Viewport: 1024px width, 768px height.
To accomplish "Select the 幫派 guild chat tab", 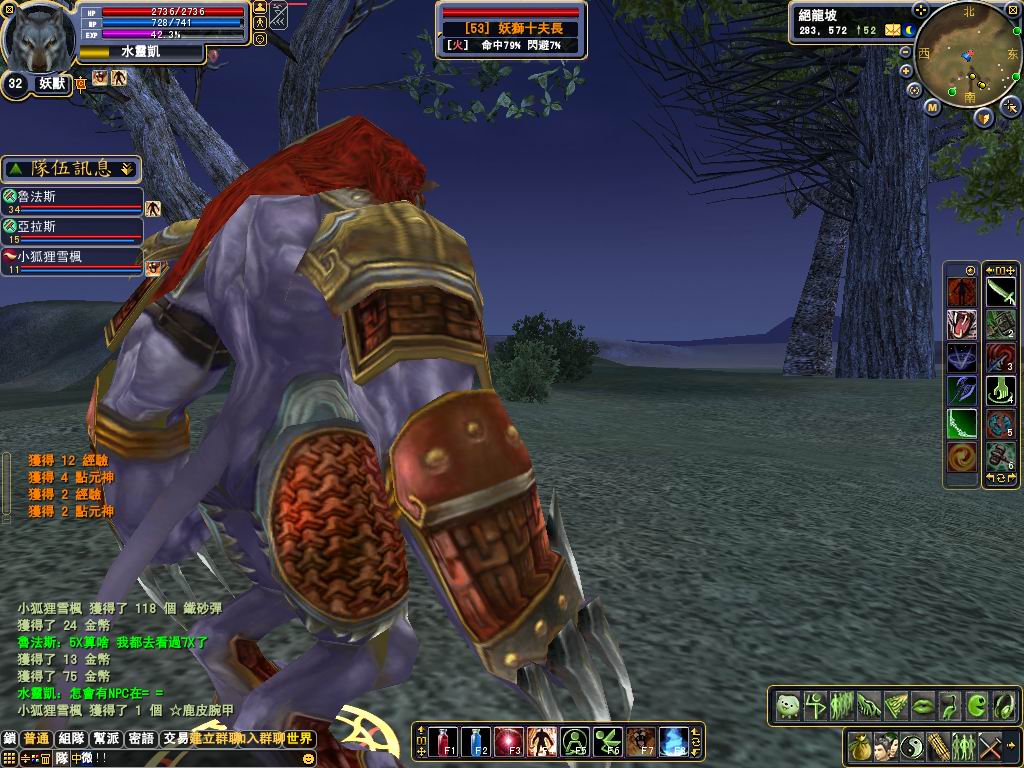I will click(x=106, y=739).
